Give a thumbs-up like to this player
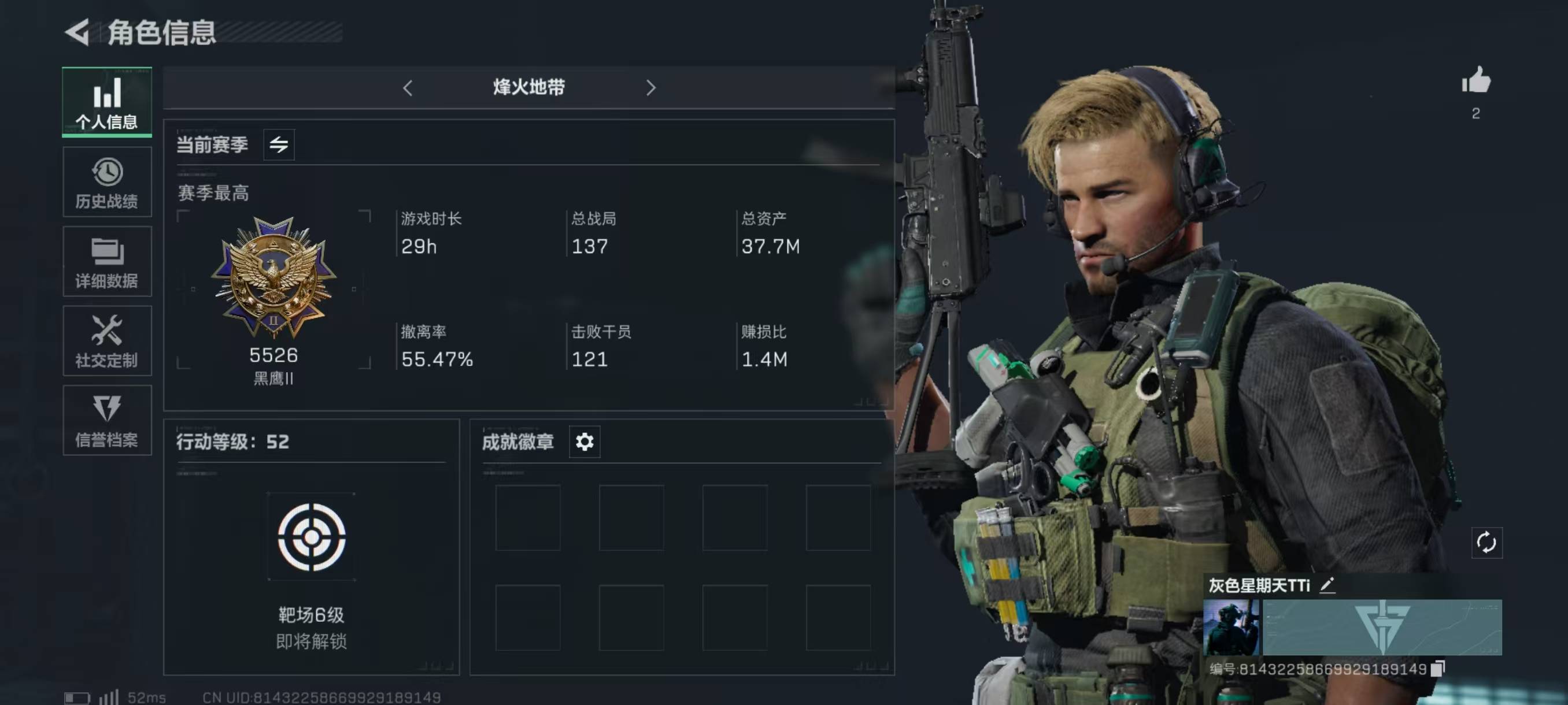This screenshot has width=1568, height=705. coord(1476,81)
